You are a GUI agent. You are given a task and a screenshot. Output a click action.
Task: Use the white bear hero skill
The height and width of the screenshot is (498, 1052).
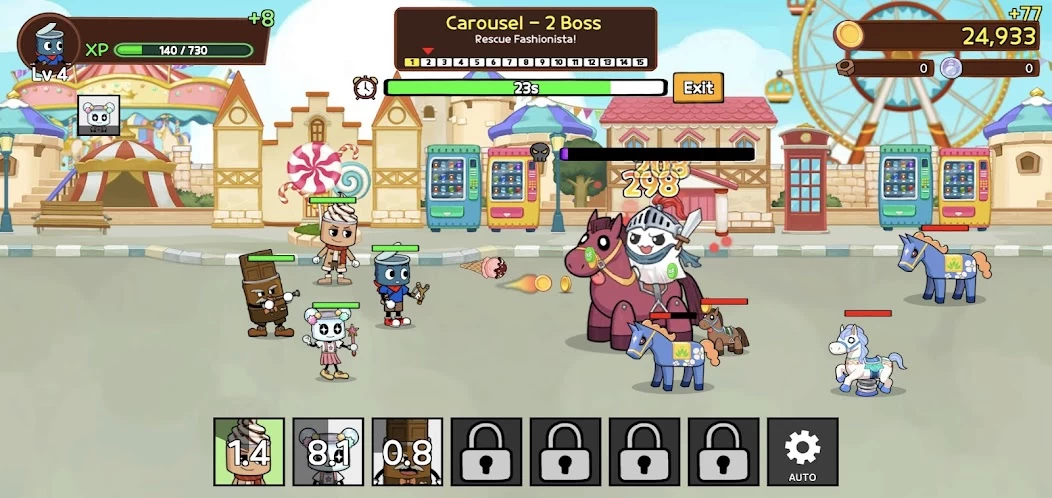click(x=328, y=452)
